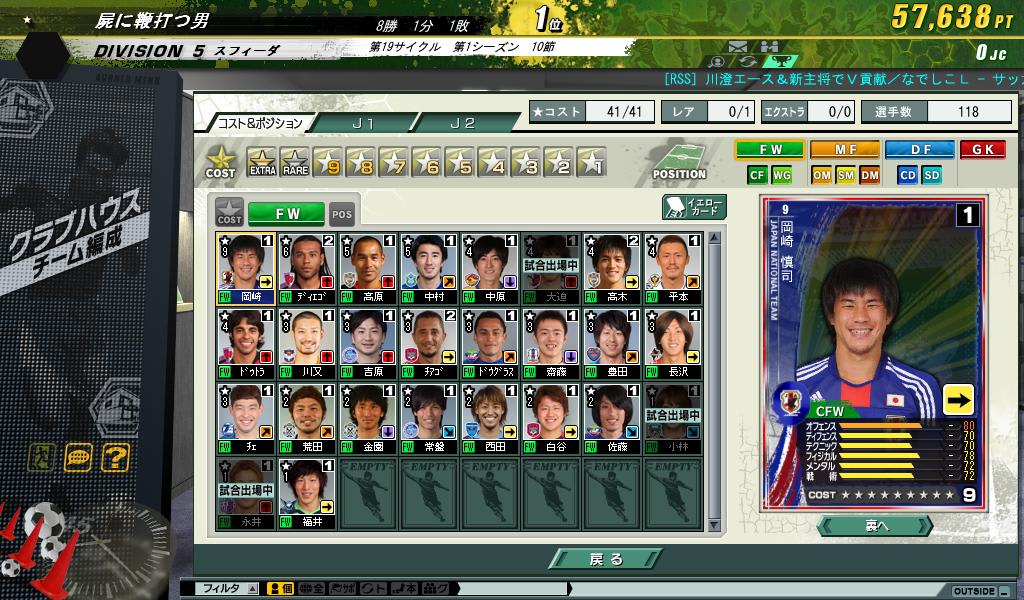Select the 9-cost star filter
This screenshot has width=1024, height=600.
[327, 162]
